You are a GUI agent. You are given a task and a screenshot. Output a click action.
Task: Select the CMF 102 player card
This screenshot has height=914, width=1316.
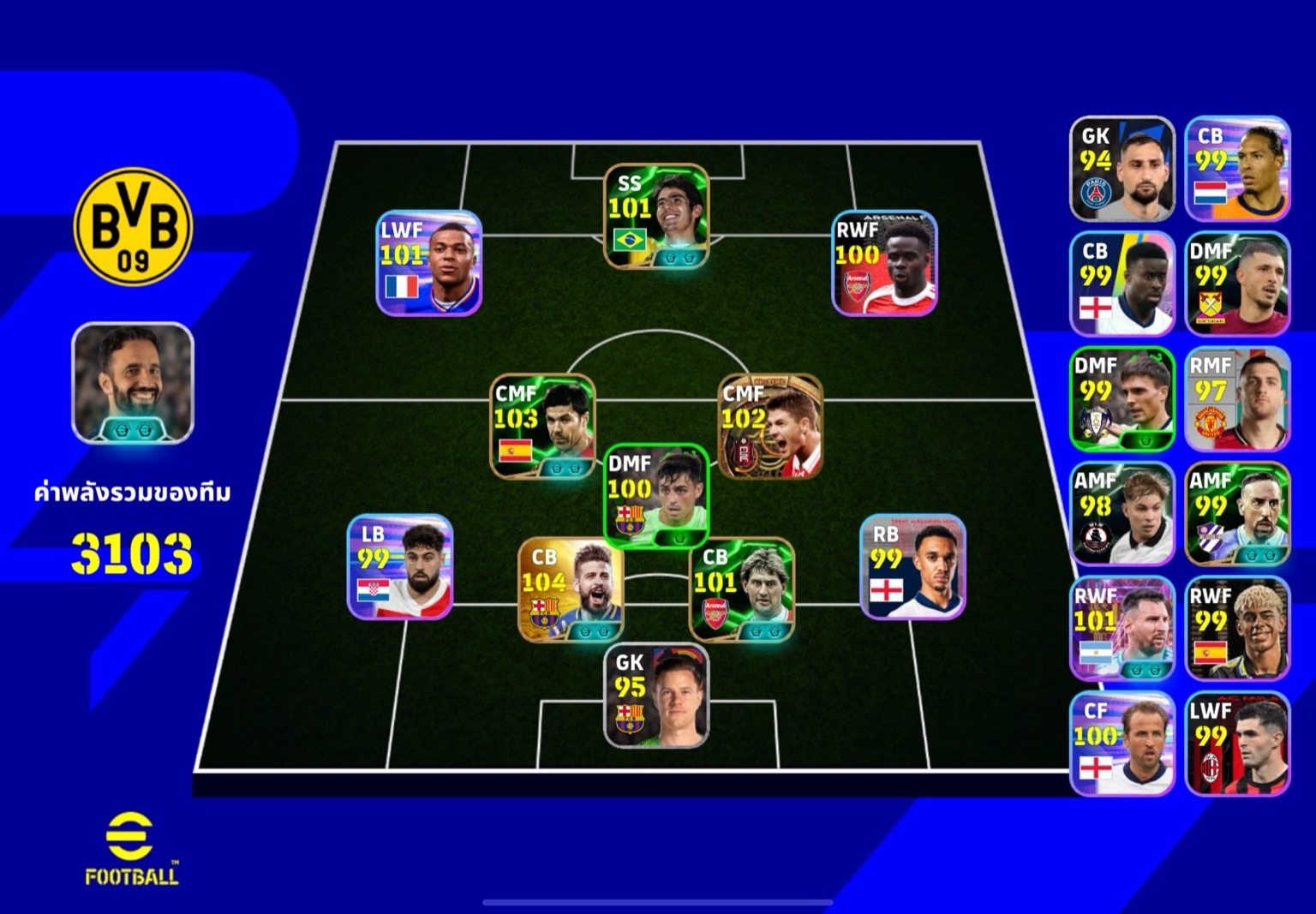[770, 426]
